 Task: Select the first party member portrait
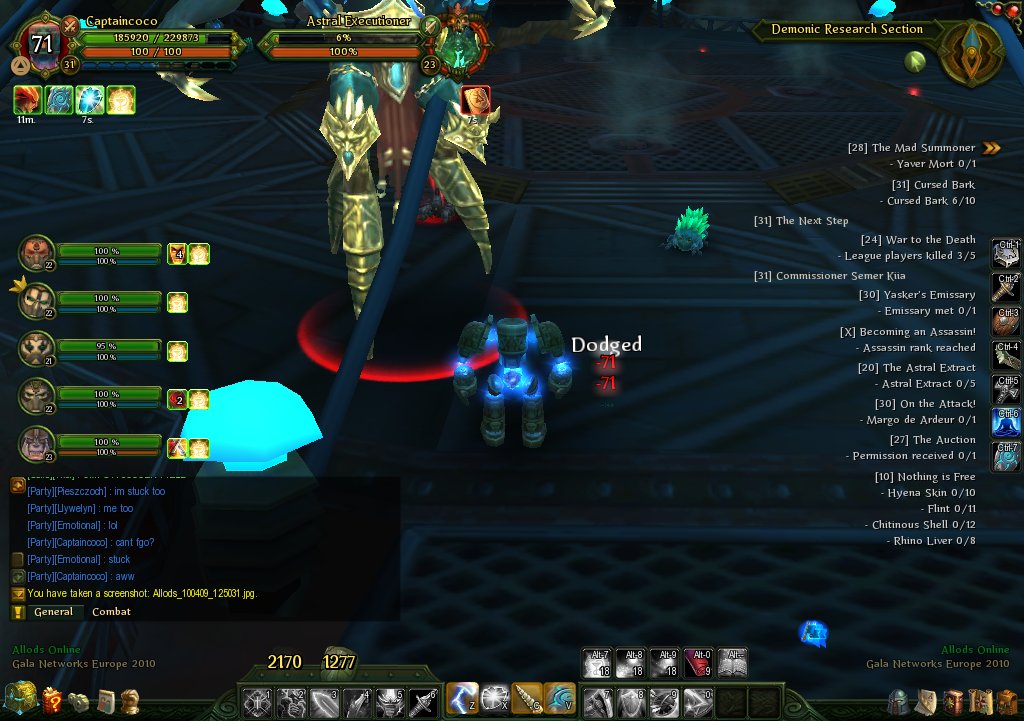37,254
